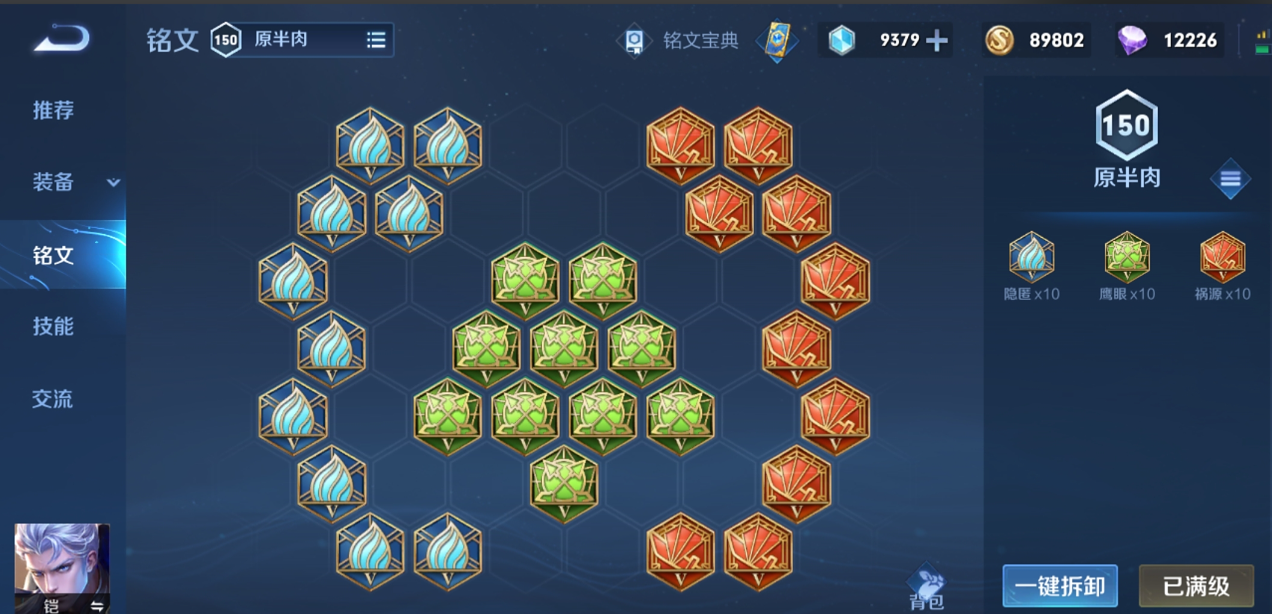This screenshot has height=614, width=1272.
Task: Open the 技能 tab
Action: (53, 327)
